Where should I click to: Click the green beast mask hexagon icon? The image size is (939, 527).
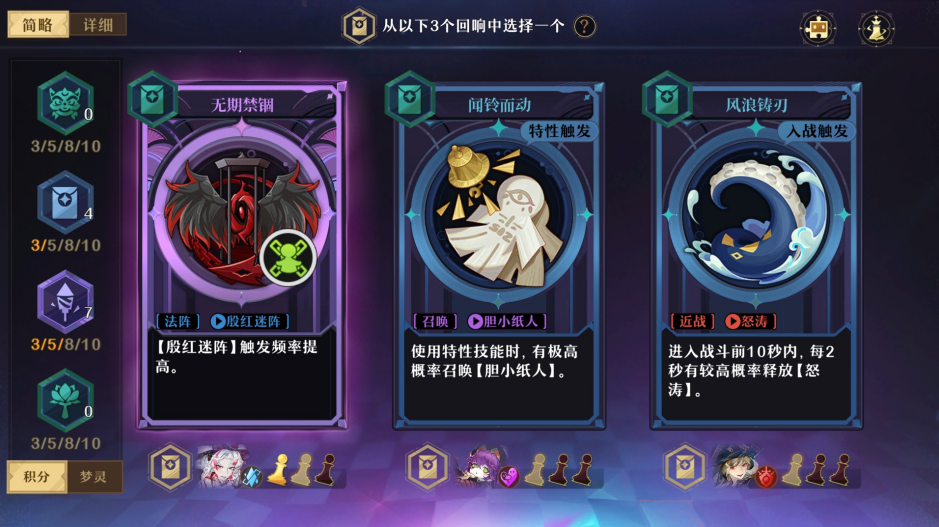65,103
